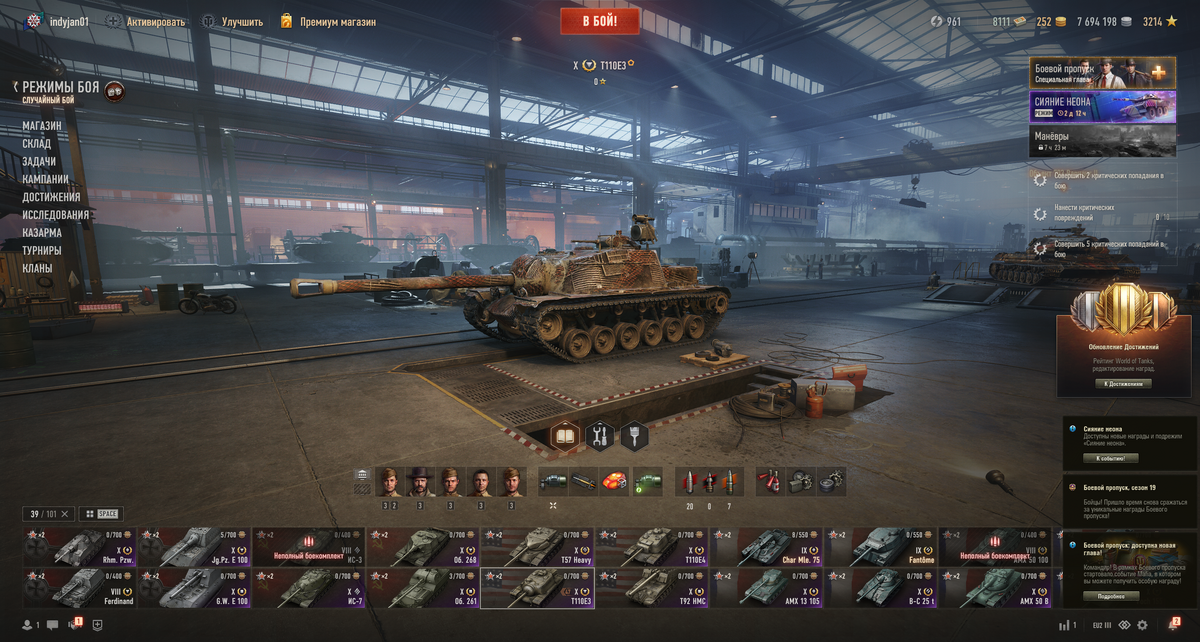
Task: Show the ДОСТИЖЕНИЯ screen
Action: [52, 197]
